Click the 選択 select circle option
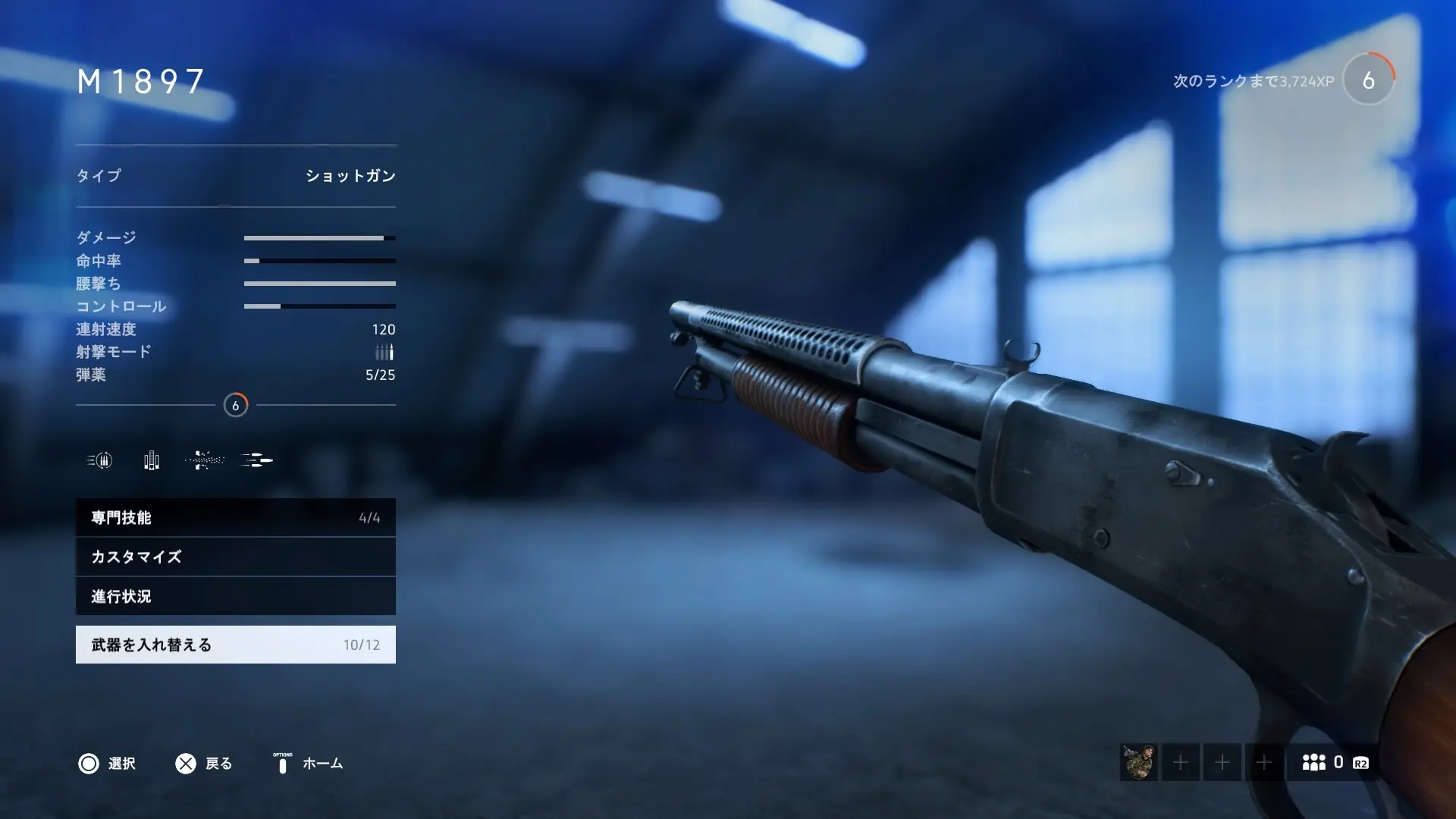1456x819 pixels. point(89,764)
